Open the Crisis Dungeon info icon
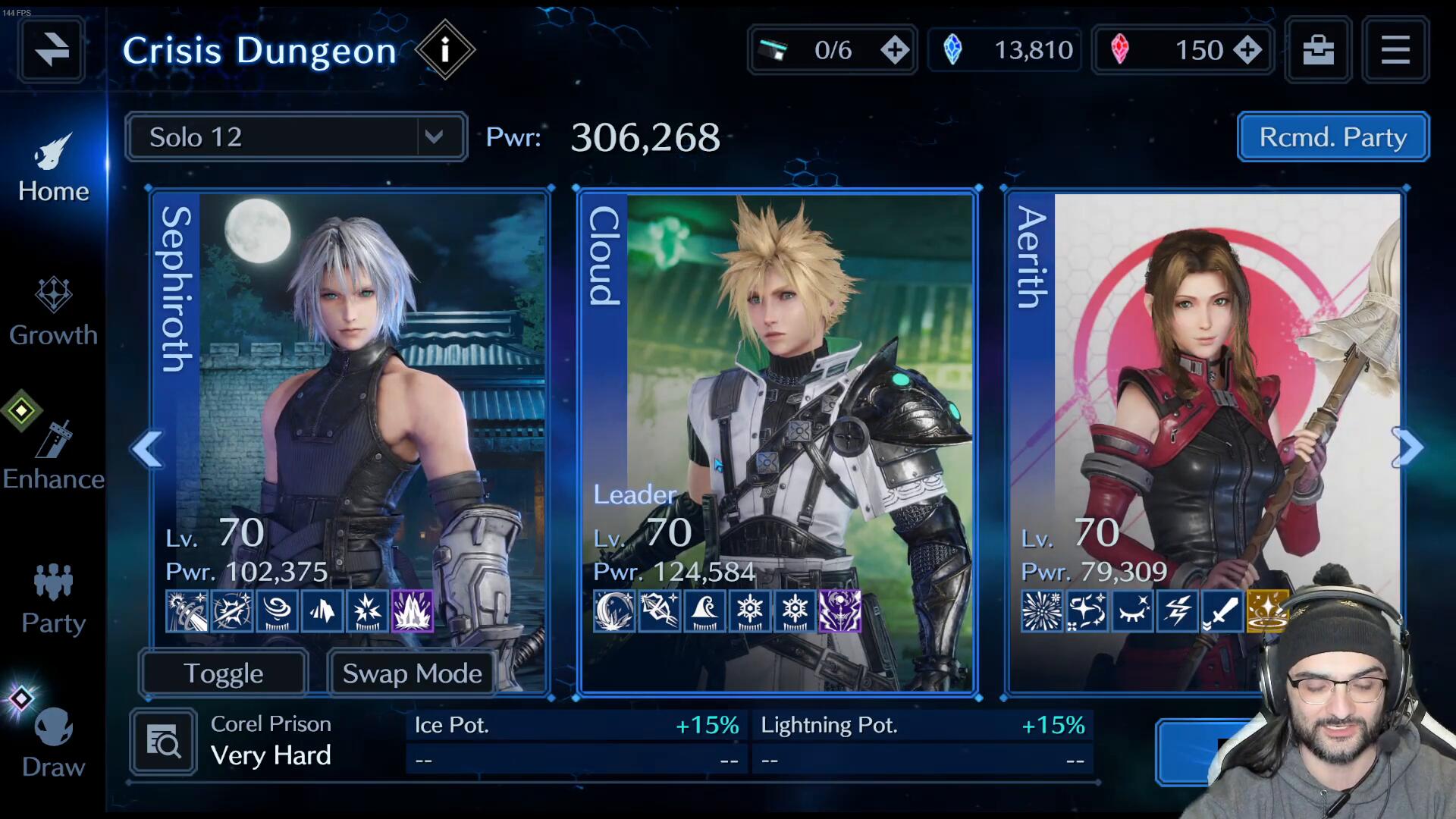 pyautogui.click(x=445, y=50)
